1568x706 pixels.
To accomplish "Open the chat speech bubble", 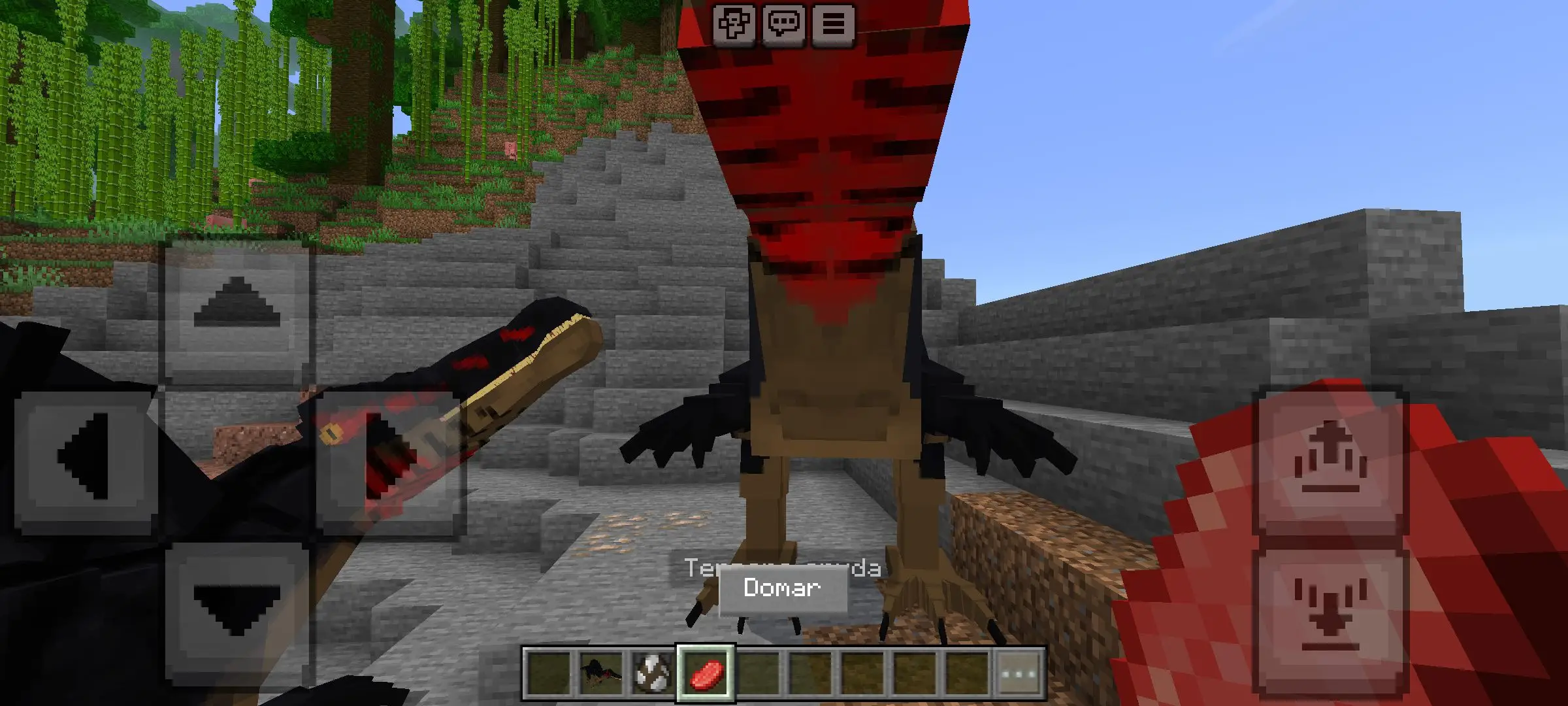I will (x=783, y=25).
